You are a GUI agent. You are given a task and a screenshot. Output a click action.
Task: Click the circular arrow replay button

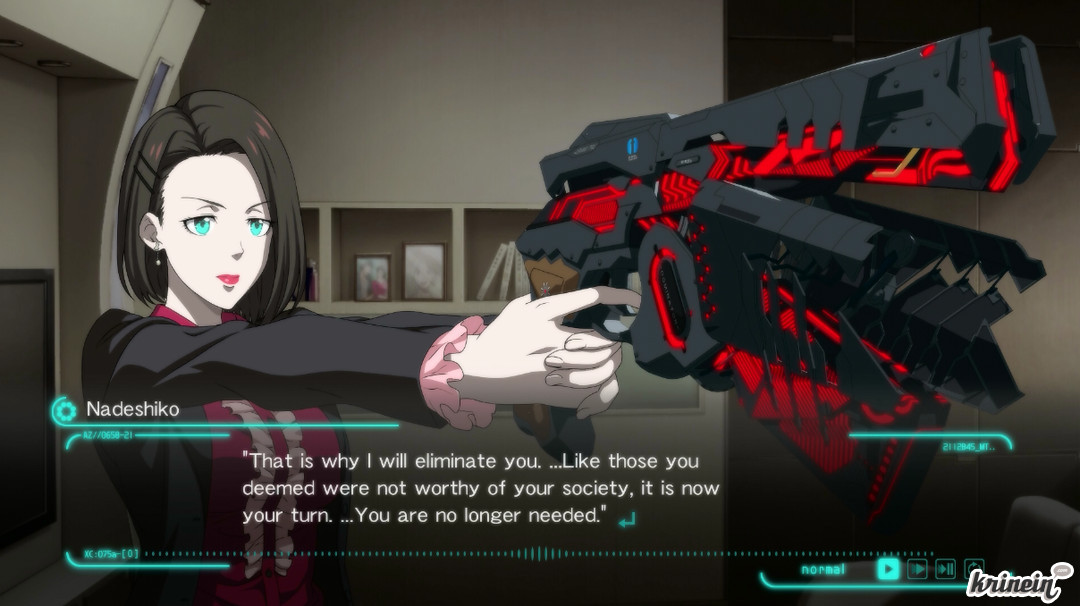tap(974, 568)
